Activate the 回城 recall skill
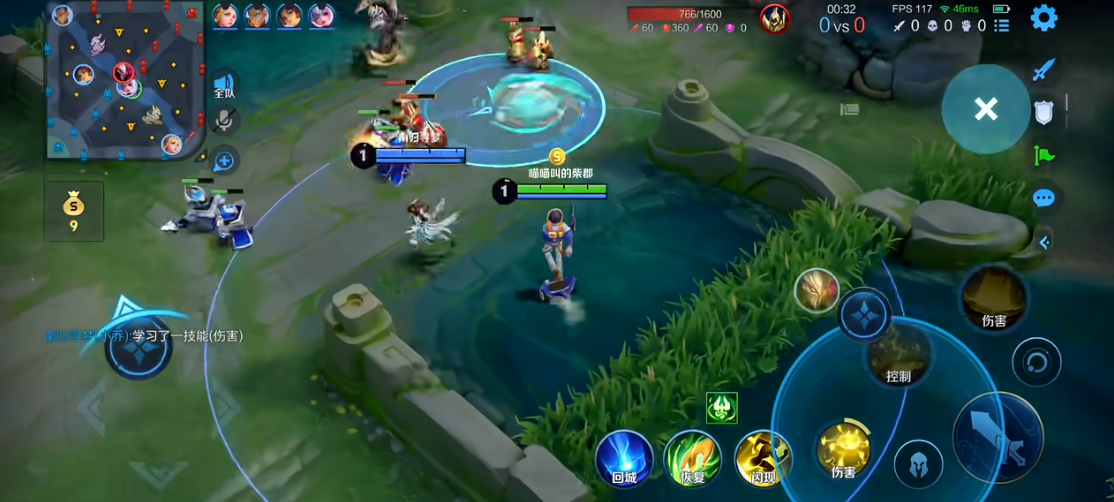 click(624, 458)
